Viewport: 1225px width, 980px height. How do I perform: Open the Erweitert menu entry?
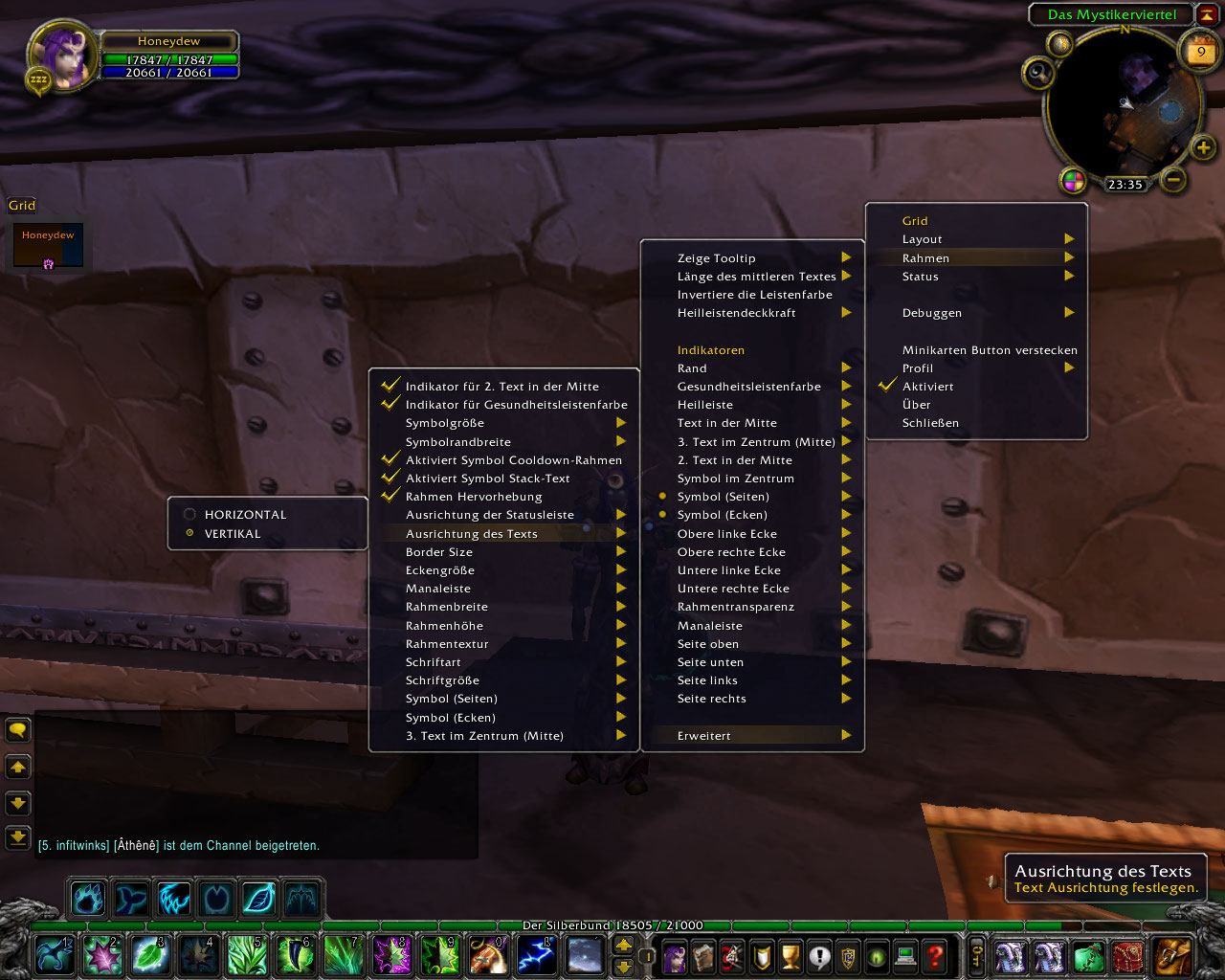coord(704,736)
